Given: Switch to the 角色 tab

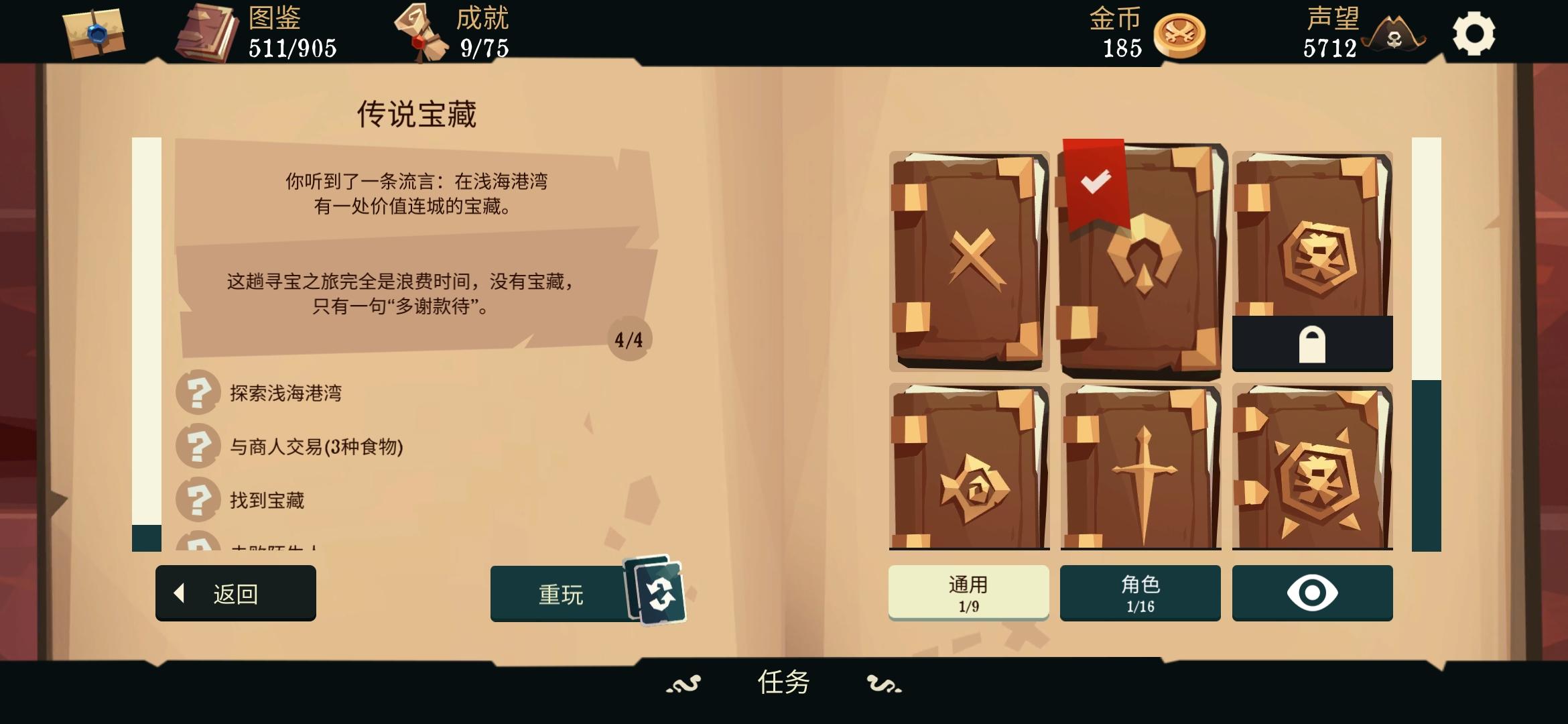Looking at the screenshot, I should (x=1140, y=593).
